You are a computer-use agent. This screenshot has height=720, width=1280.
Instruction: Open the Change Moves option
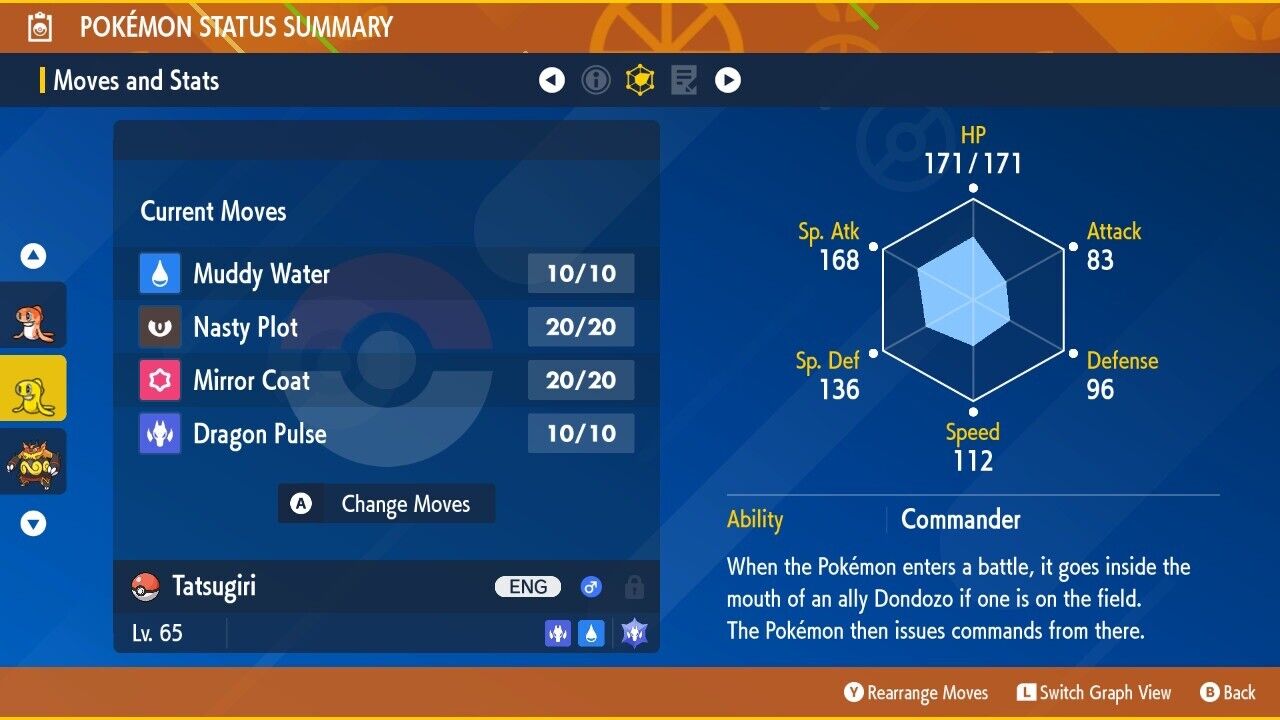pyautogui.click(x=386, y=504)
